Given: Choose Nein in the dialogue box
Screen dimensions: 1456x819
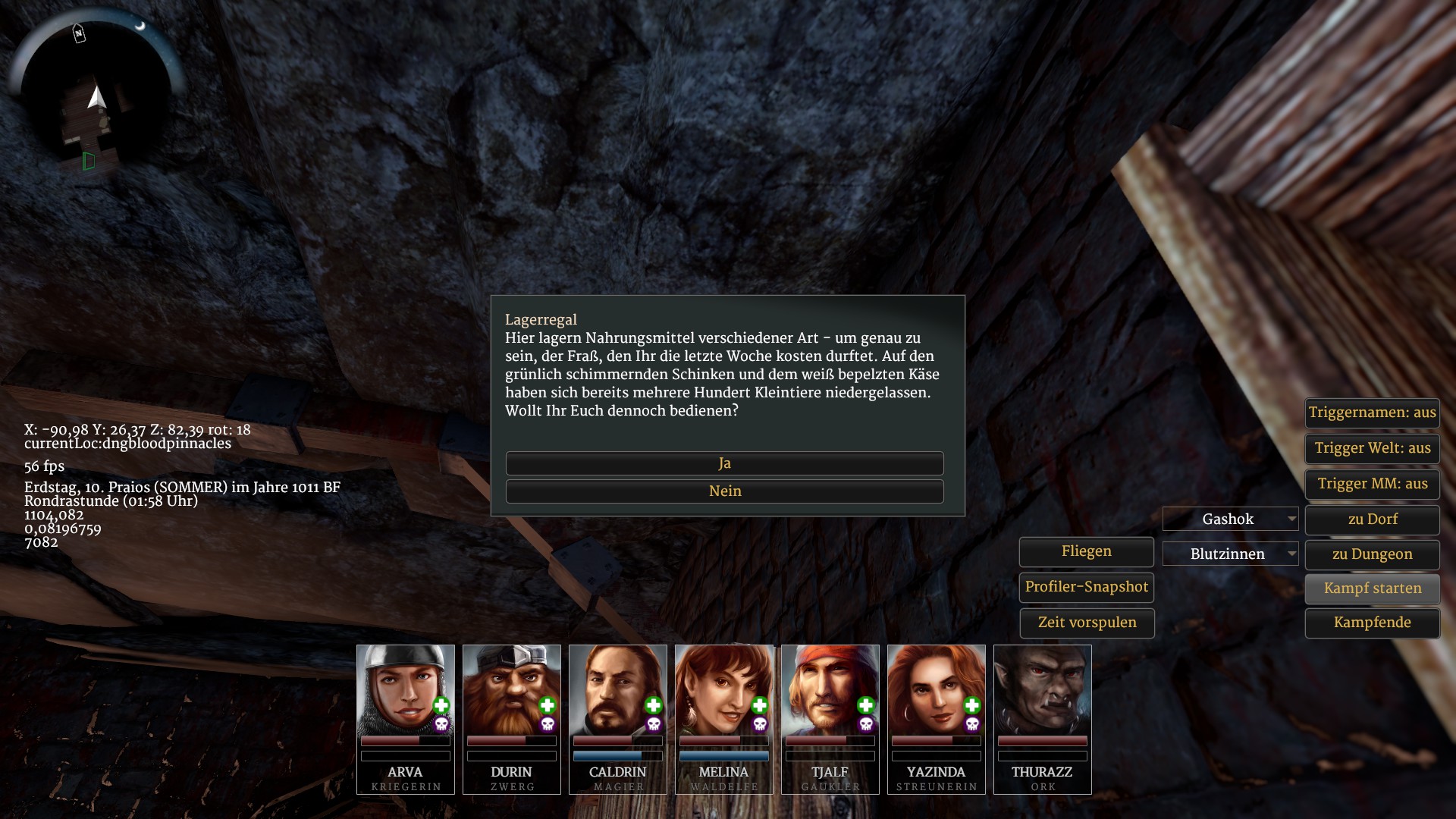Looking at the screenshot, I should 724,491.
